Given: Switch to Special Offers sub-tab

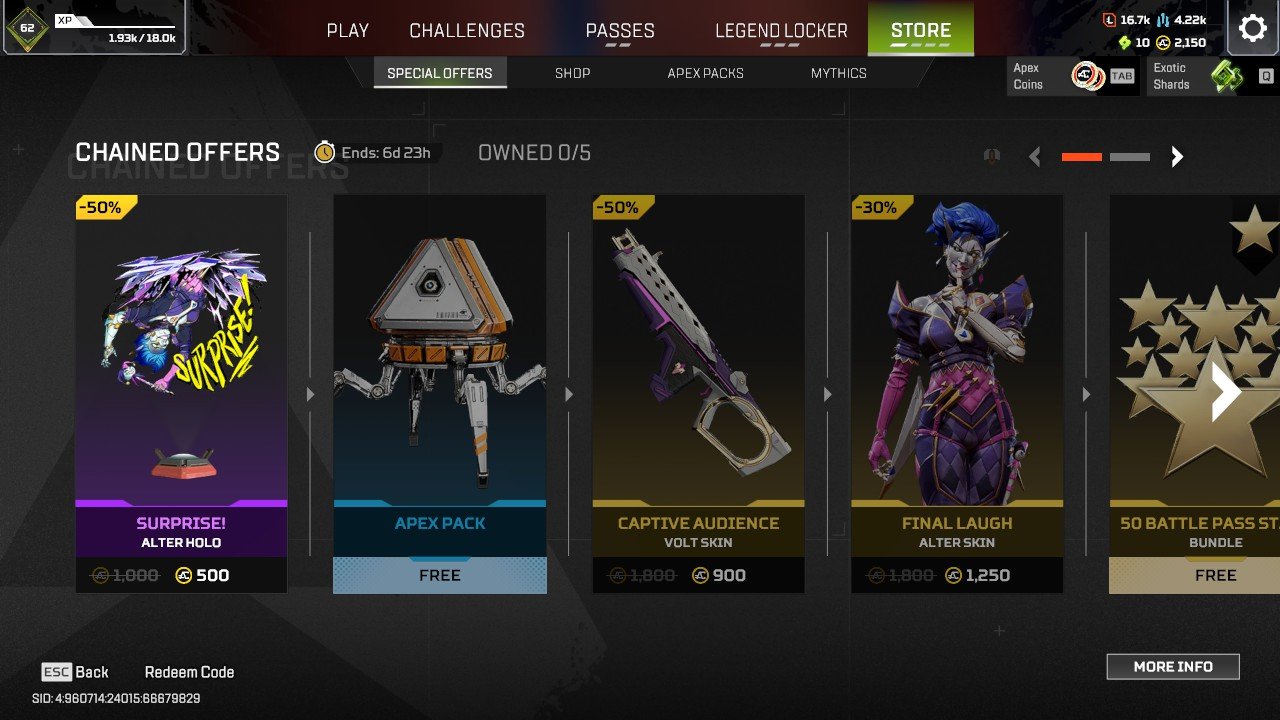Looking at the screenshot, I should pyautogui.click(x=440, y=73).
